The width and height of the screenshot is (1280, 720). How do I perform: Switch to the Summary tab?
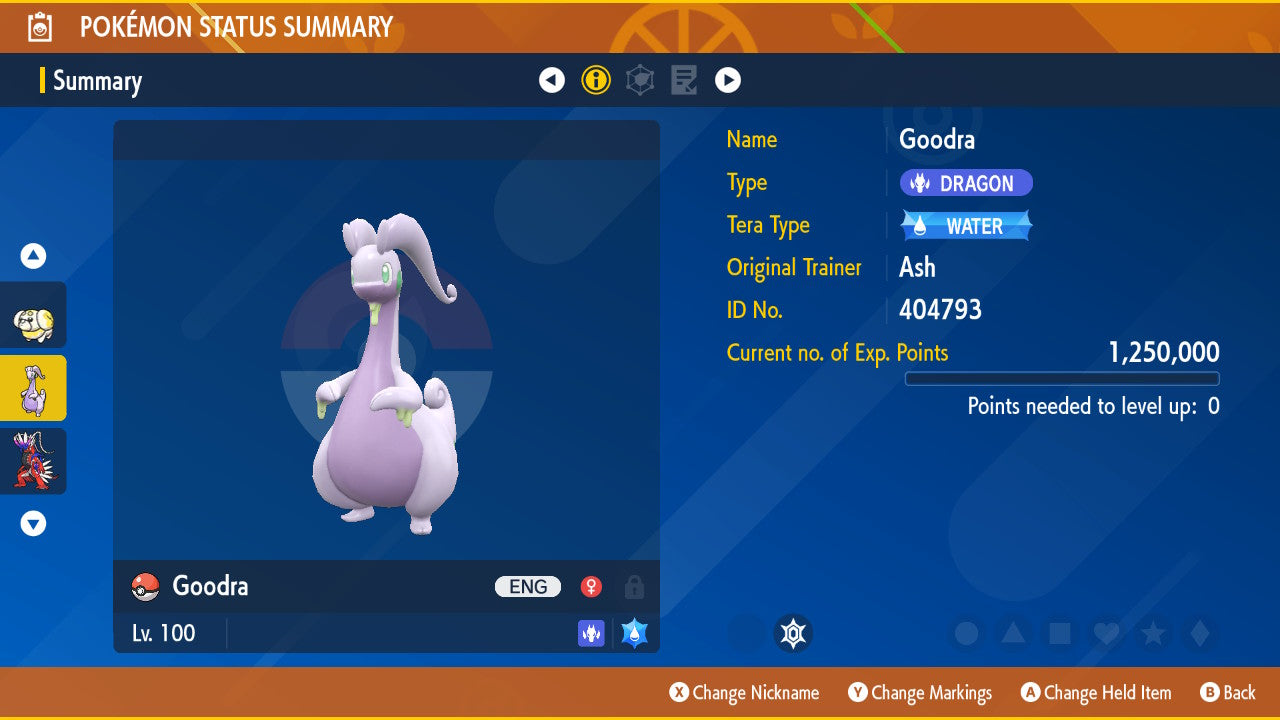(x=96, y=81)
